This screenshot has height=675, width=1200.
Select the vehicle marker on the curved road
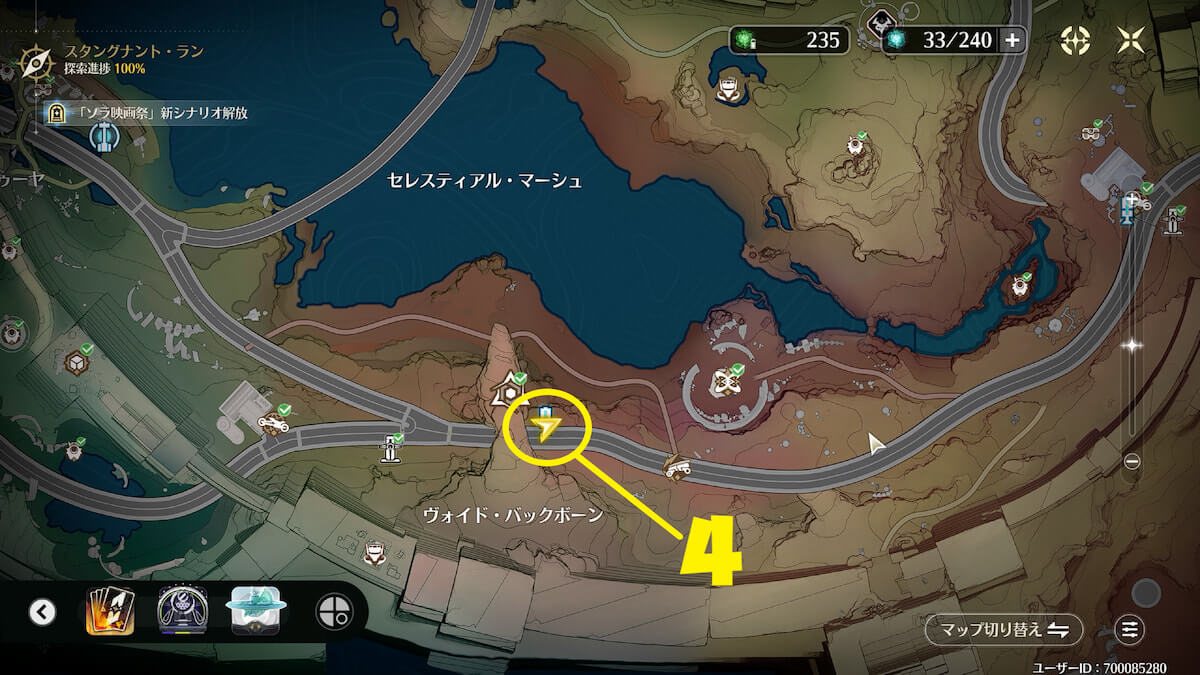click(677, 466)
